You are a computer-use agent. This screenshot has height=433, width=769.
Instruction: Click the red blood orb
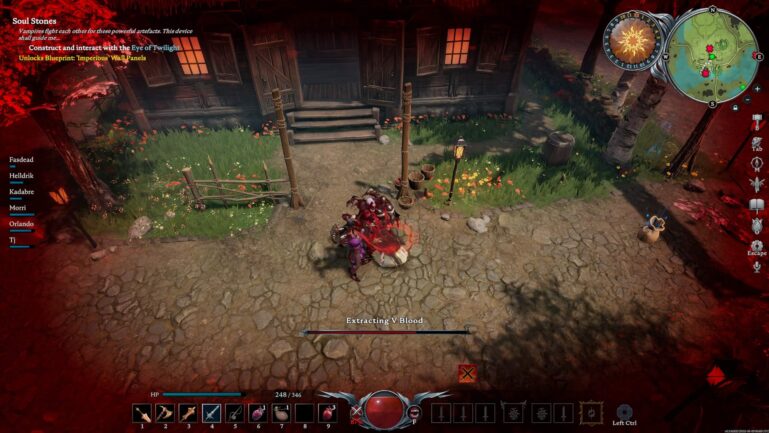click(x=384, y=410)
